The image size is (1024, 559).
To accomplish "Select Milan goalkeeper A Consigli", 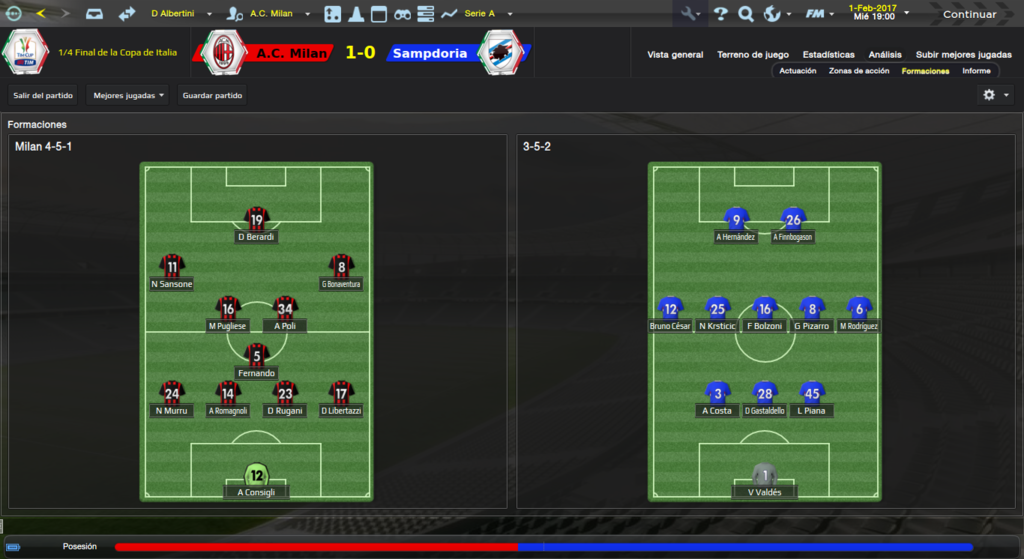I will click(257, 481).
